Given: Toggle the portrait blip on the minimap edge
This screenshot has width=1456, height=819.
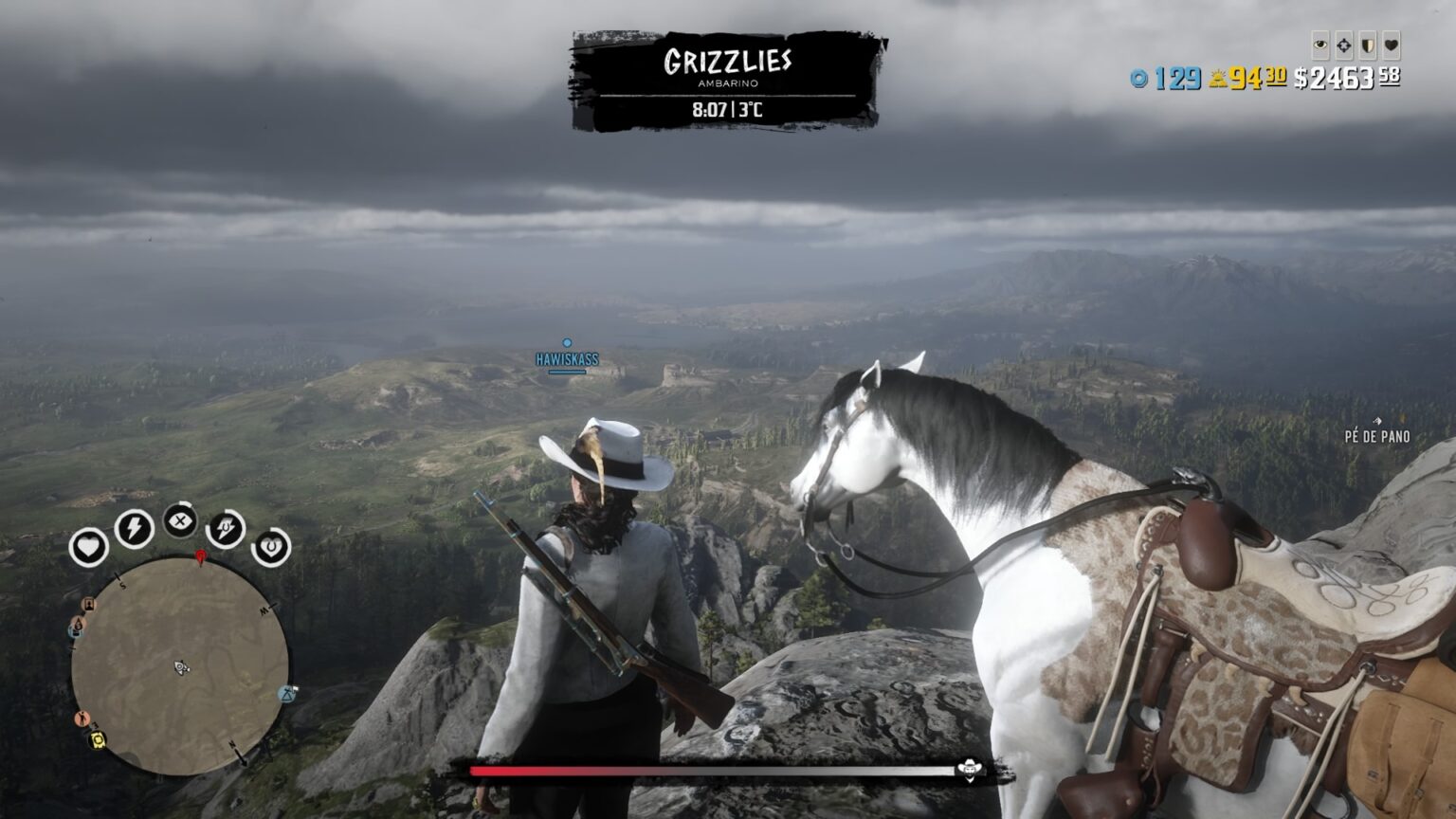Looking at the screenshot, I should tap(88, 603).
